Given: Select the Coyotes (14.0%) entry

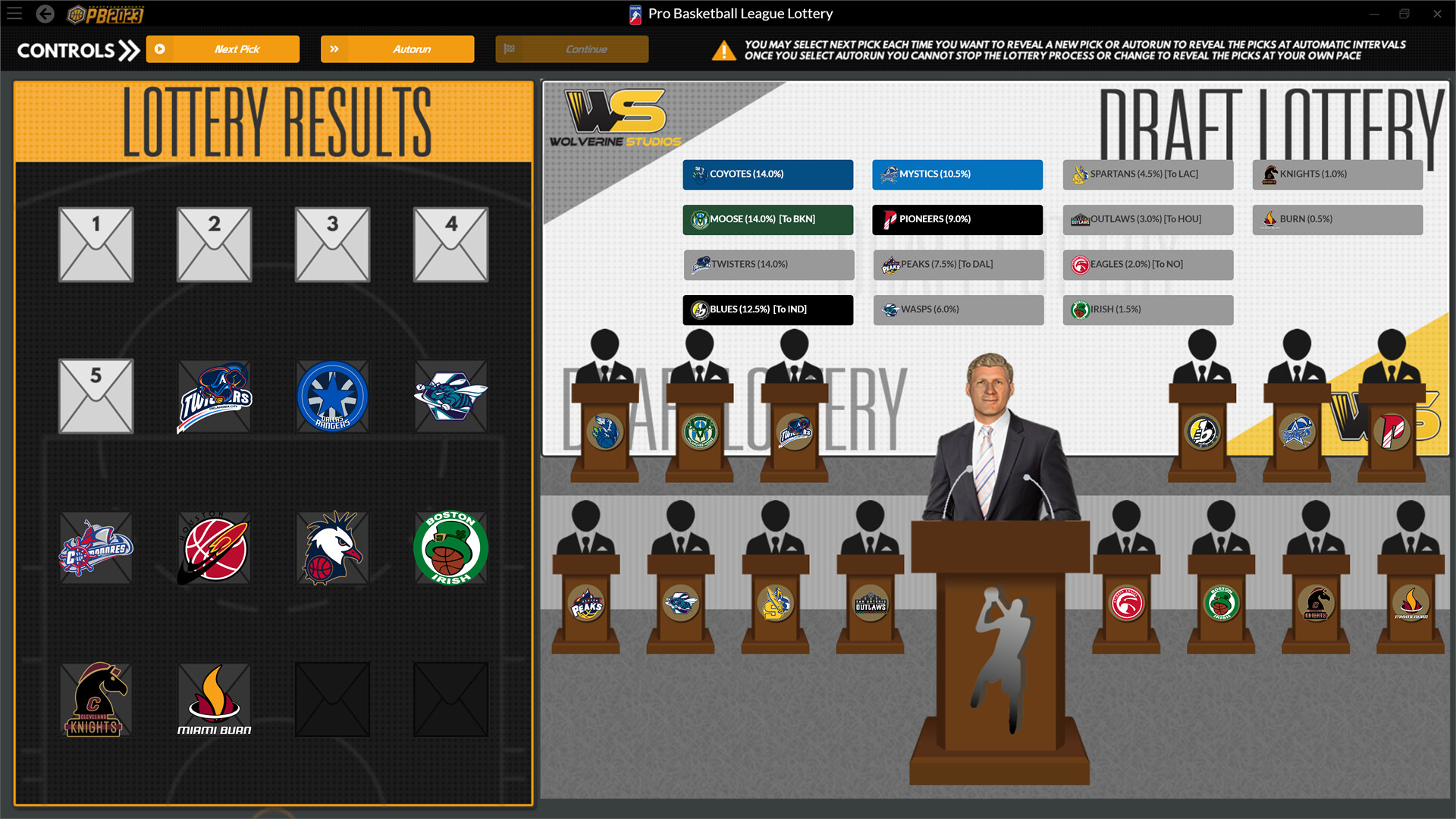Looking at the screenshot, I should (x=767, y=174).
